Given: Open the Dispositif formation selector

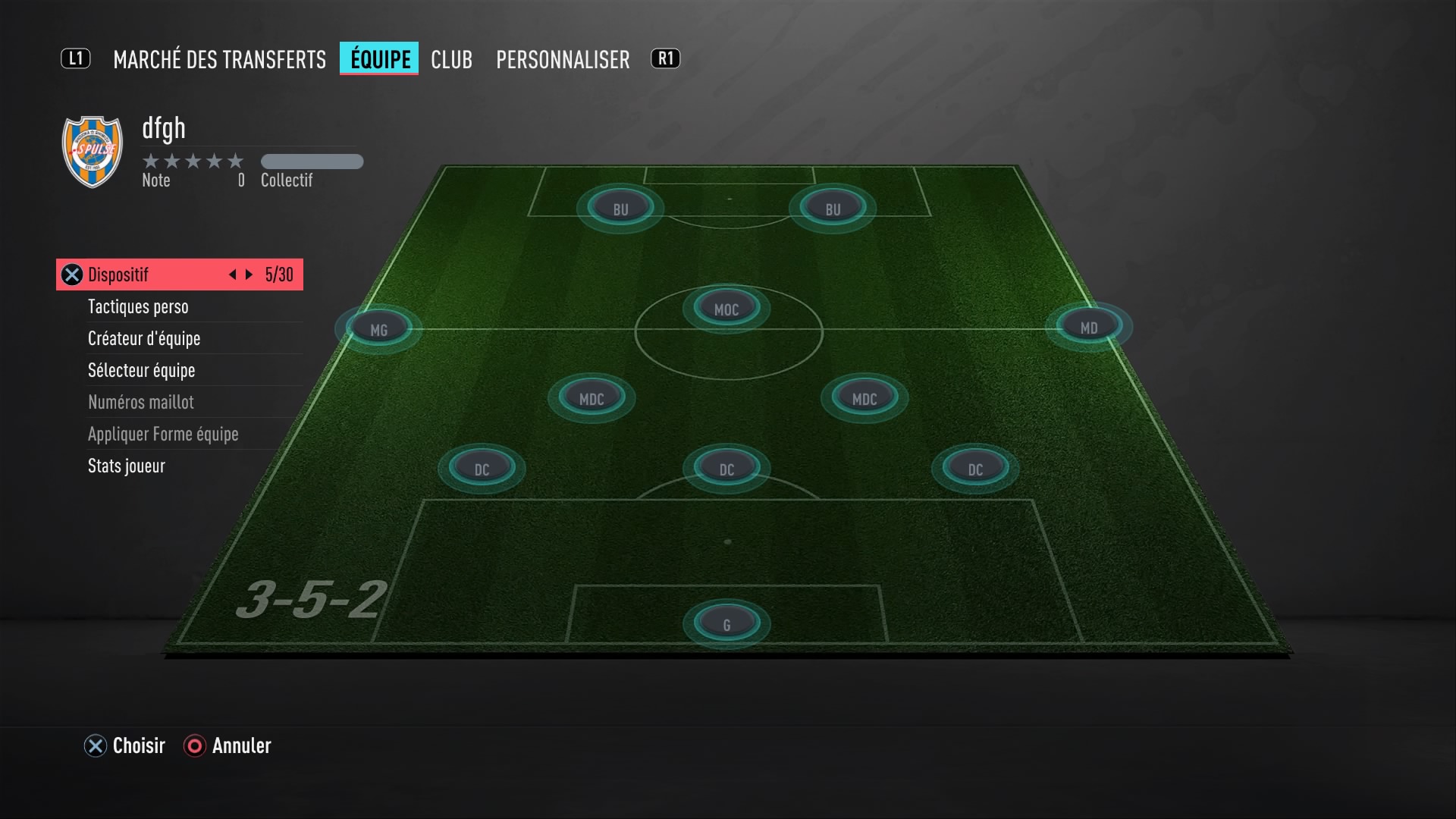Looking at the screenshot, I should click(136, 275).
